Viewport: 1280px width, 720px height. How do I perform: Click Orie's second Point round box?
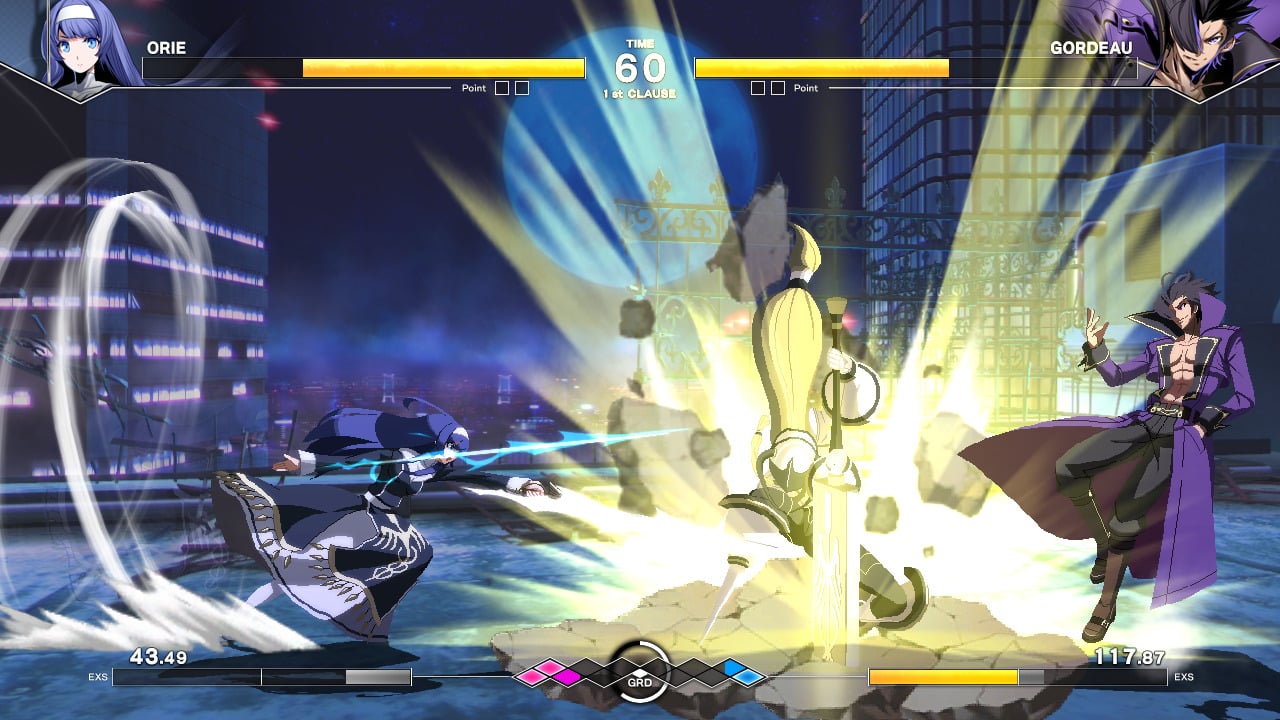(x=521, y=87)
